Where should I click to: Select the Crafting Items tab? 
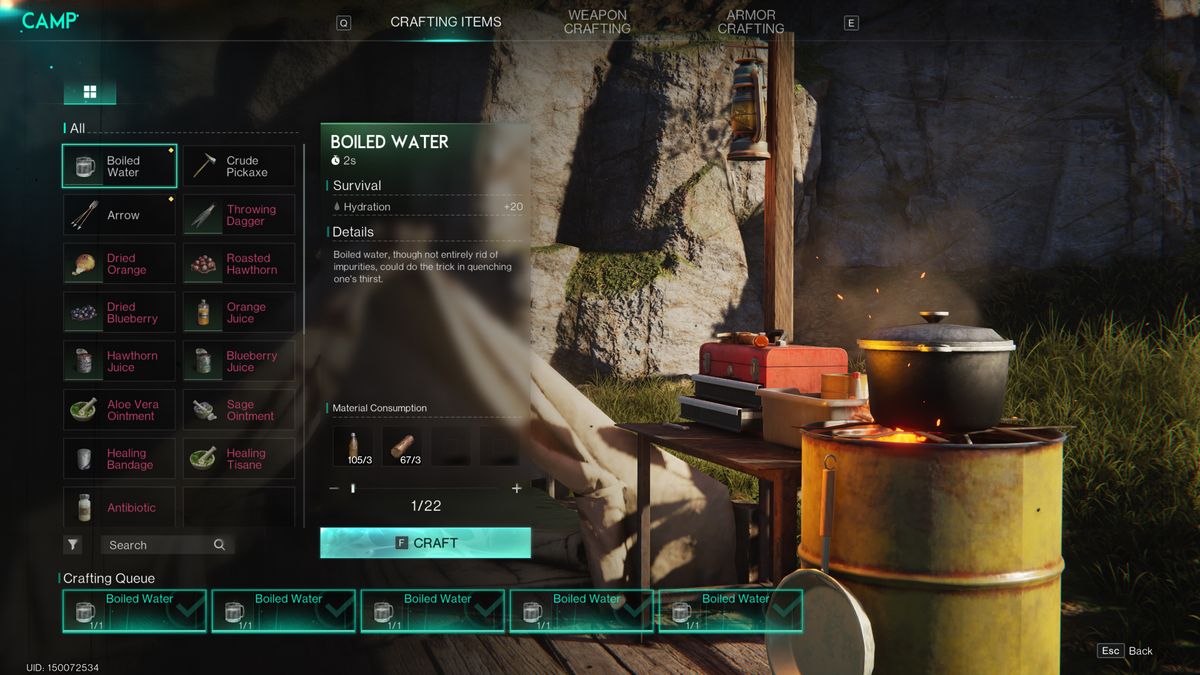(x=446, y=22)
